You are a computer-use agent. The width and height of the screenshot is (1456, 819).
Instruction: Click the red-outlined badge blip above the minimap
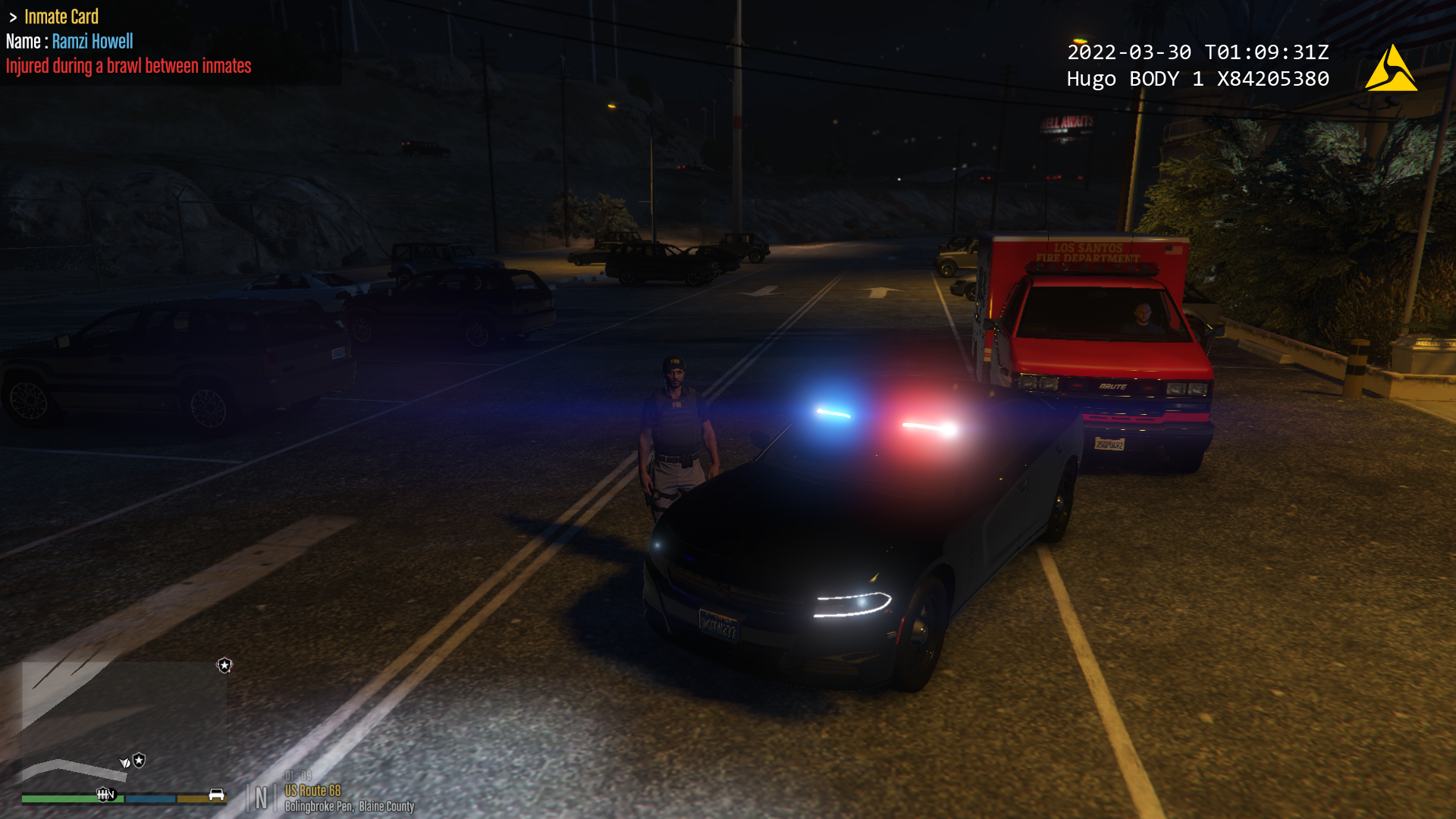coord(224,665)
